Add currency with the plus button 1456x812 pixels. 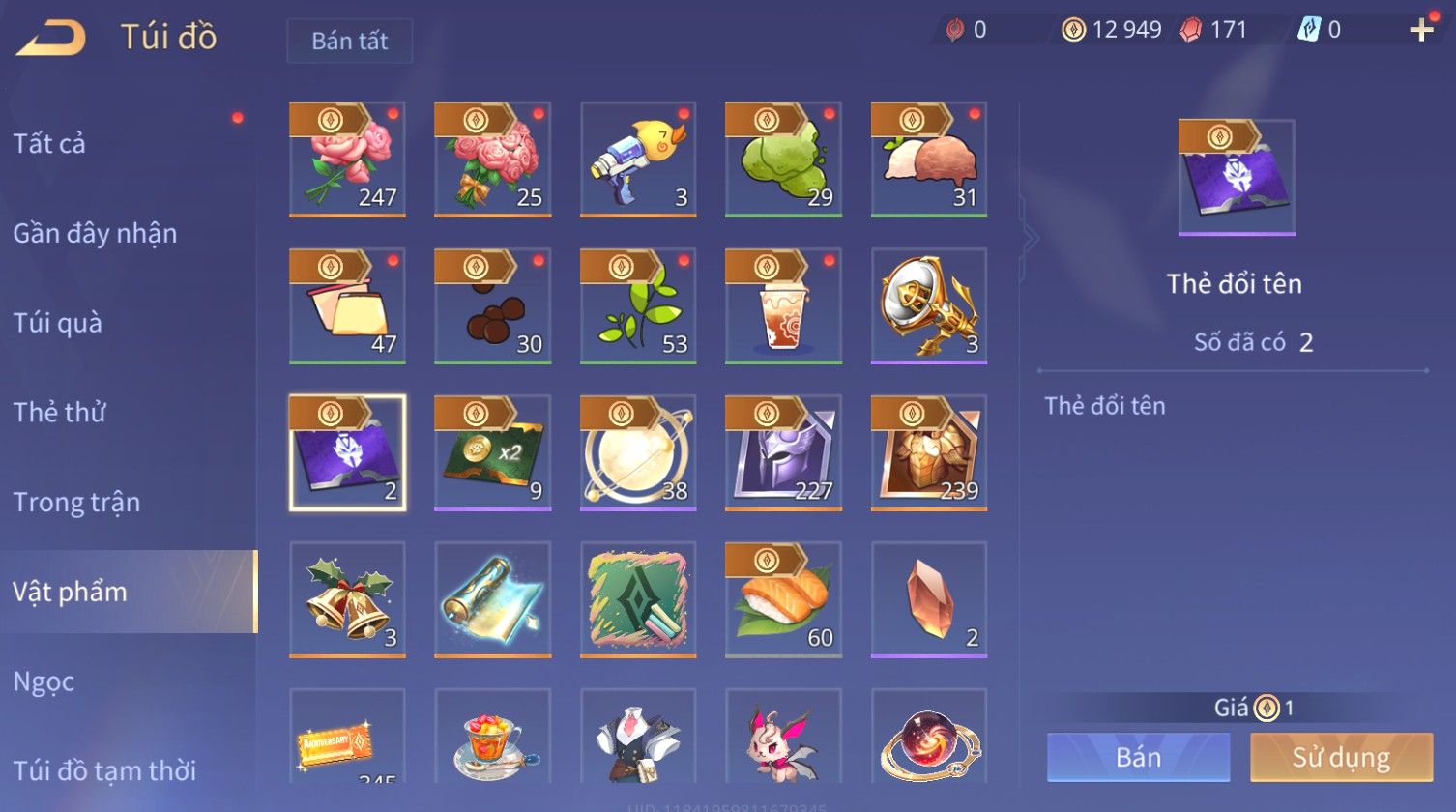click(x=1421, y=31)
